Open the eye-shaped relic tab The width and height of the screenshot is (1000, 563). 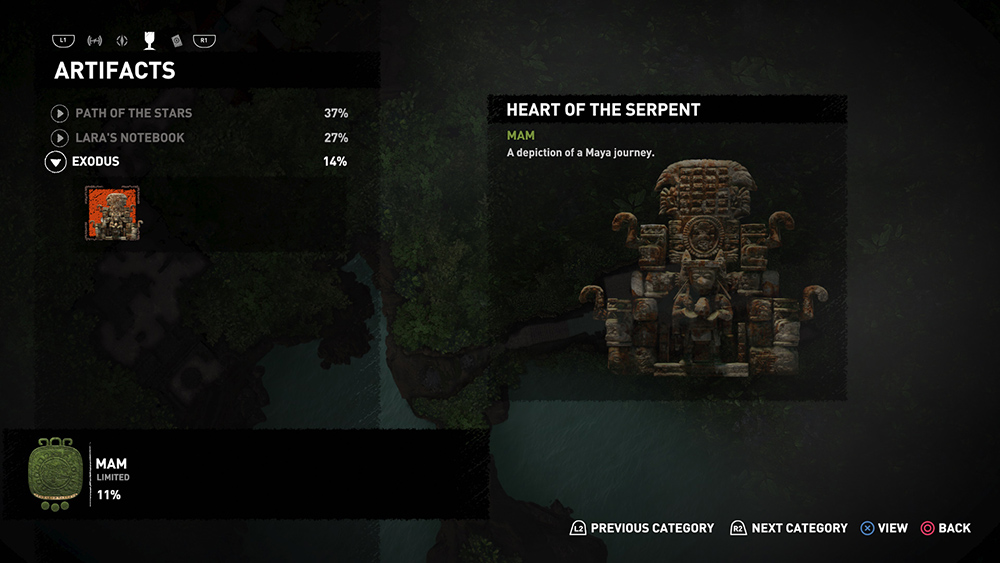click(x=122, y=41)
